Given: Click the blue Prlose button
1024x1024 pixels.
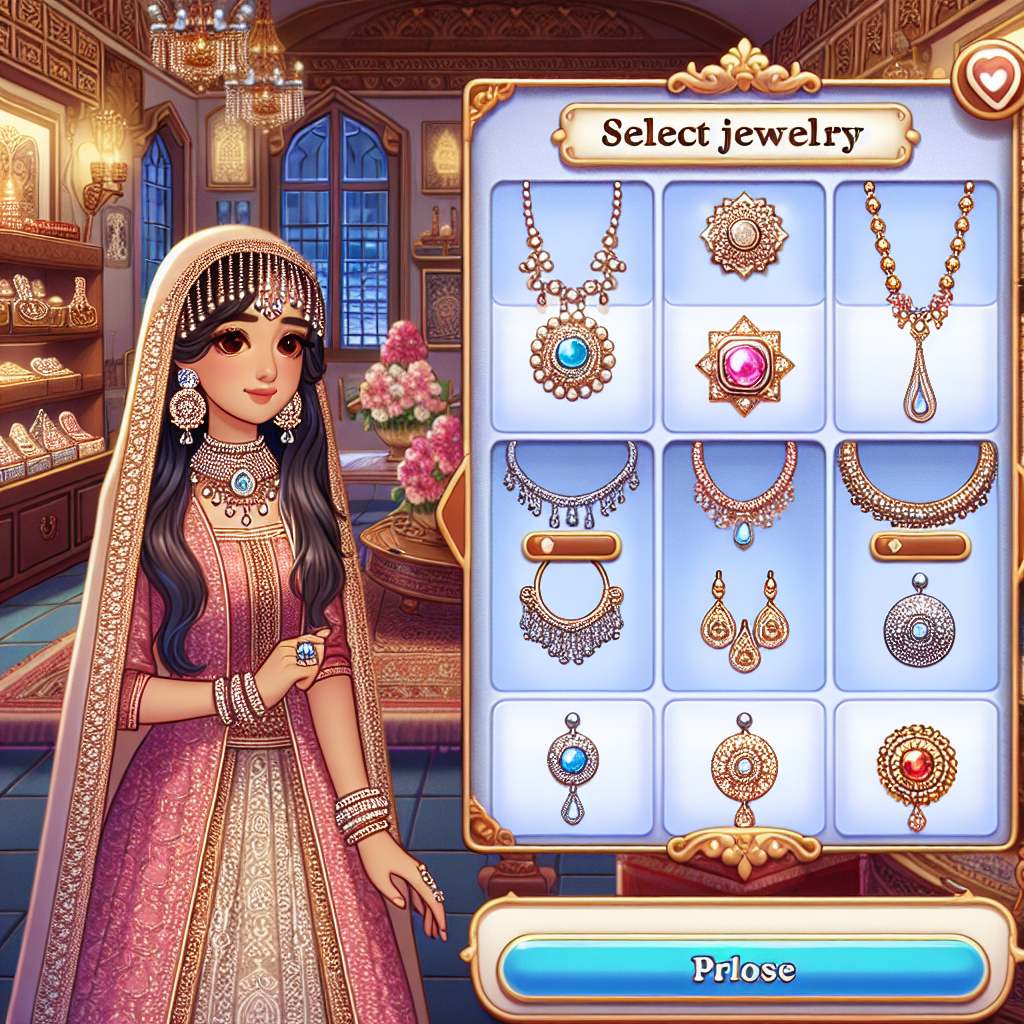Looking at the screenshot, I should point(742,968).
